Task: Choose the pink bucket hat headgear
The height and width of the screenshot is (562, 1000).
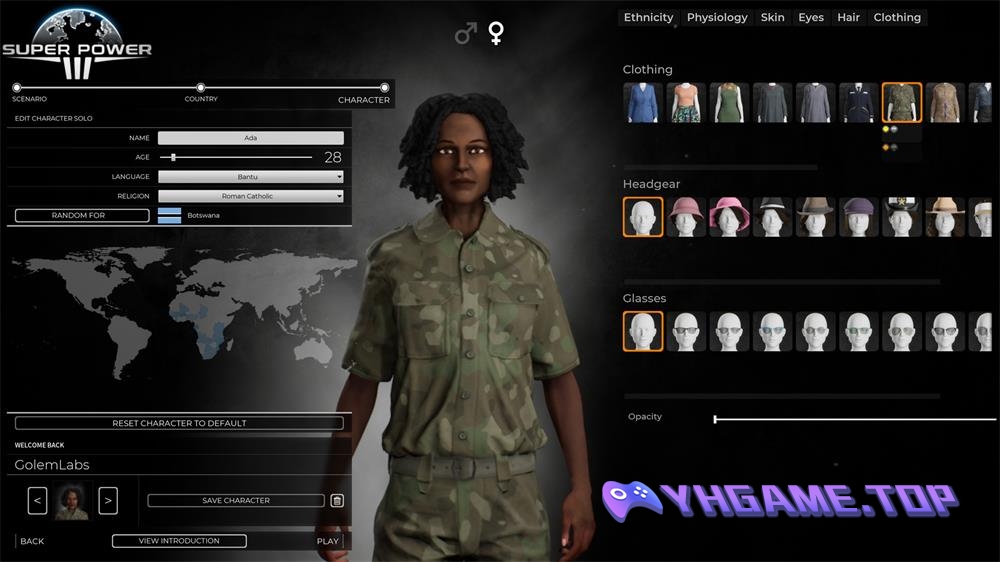Action: point(729,217)
